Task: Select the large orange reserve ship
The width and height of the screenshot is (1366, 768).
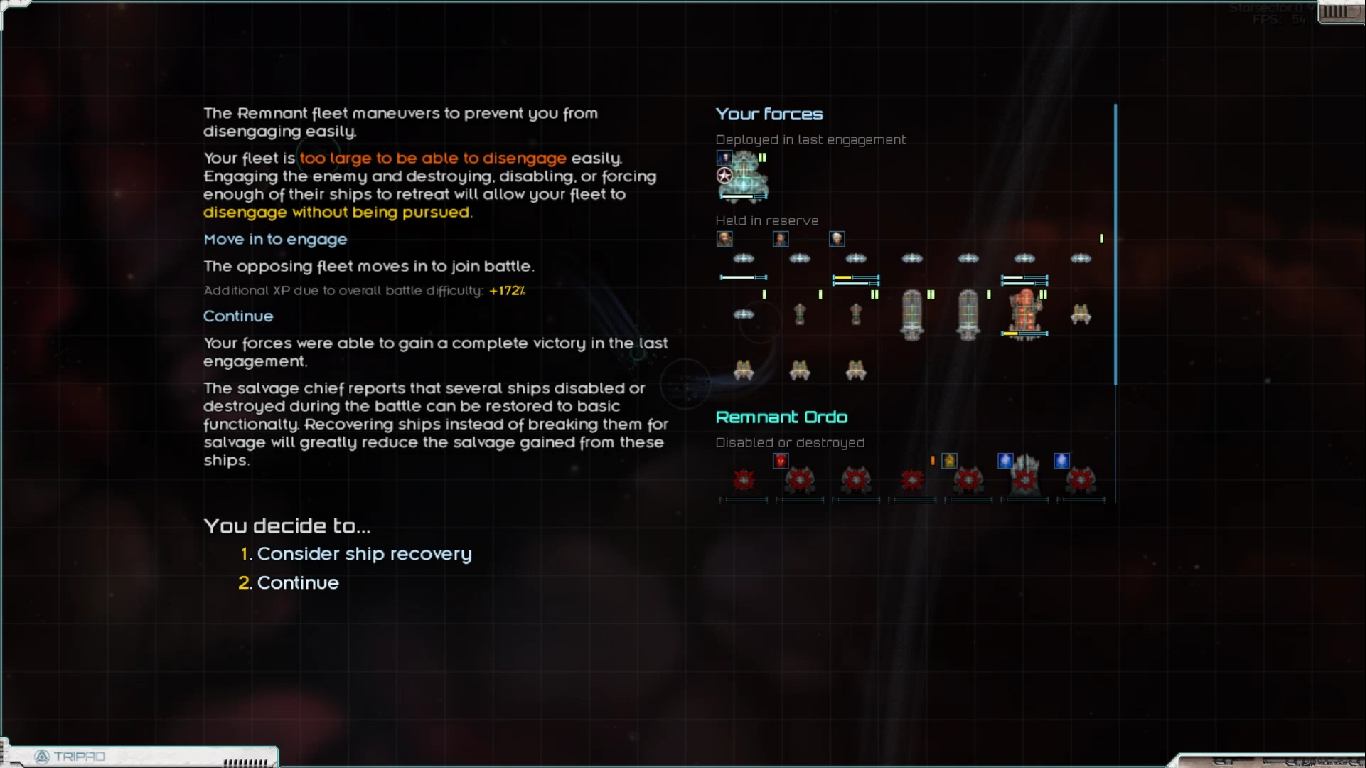Action: 1024,313
